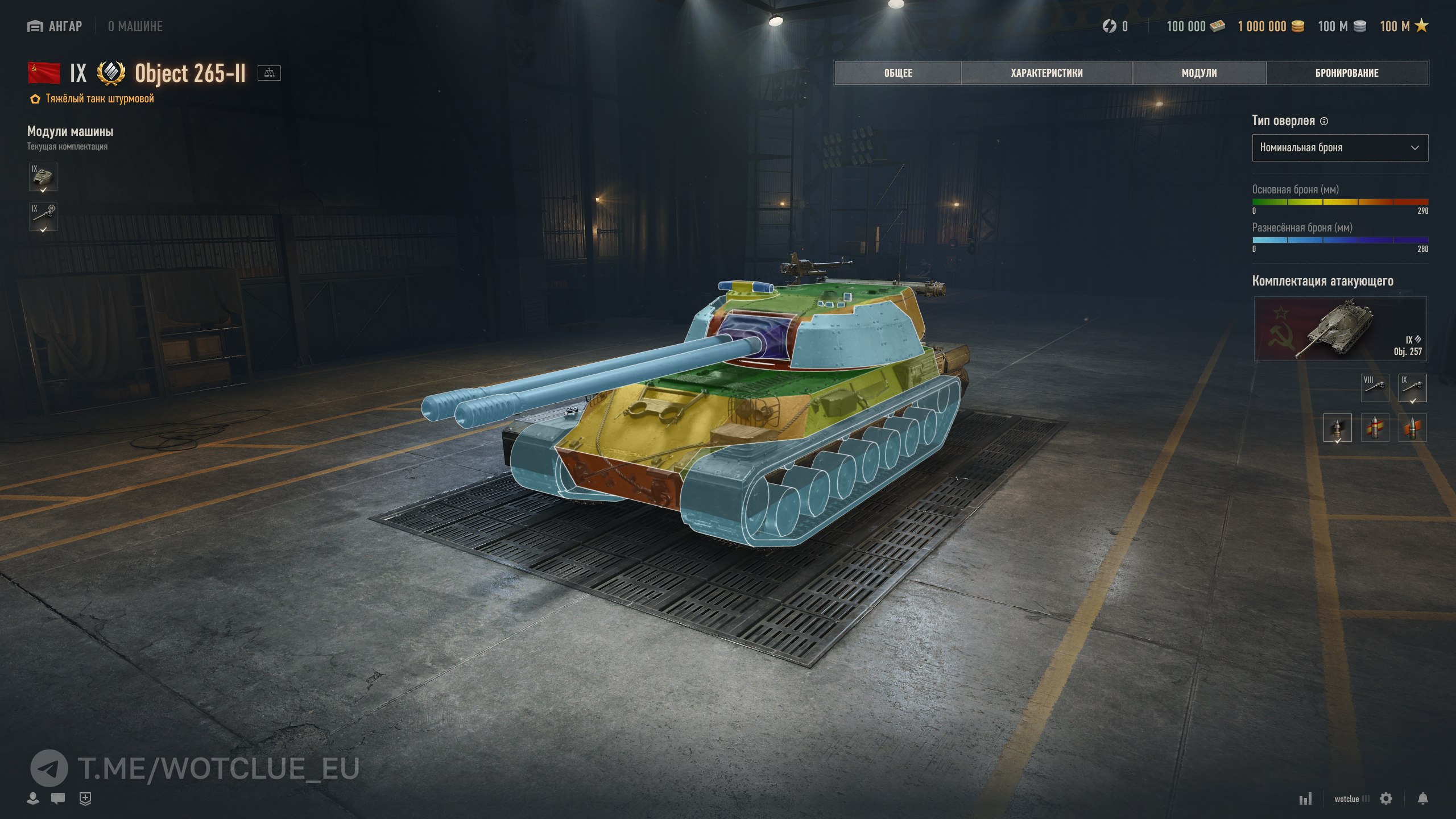
Task: Open the notifications bell
Action: click(x=1422, y=799)
